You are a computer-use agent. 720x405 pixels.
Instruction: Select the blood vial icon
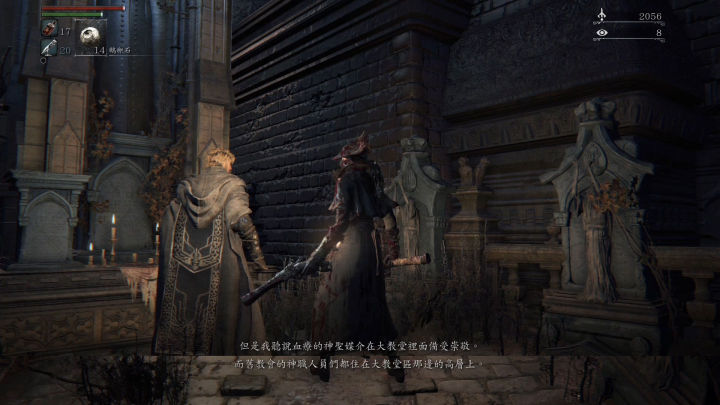pyautogui.click(x=48, y=30)
